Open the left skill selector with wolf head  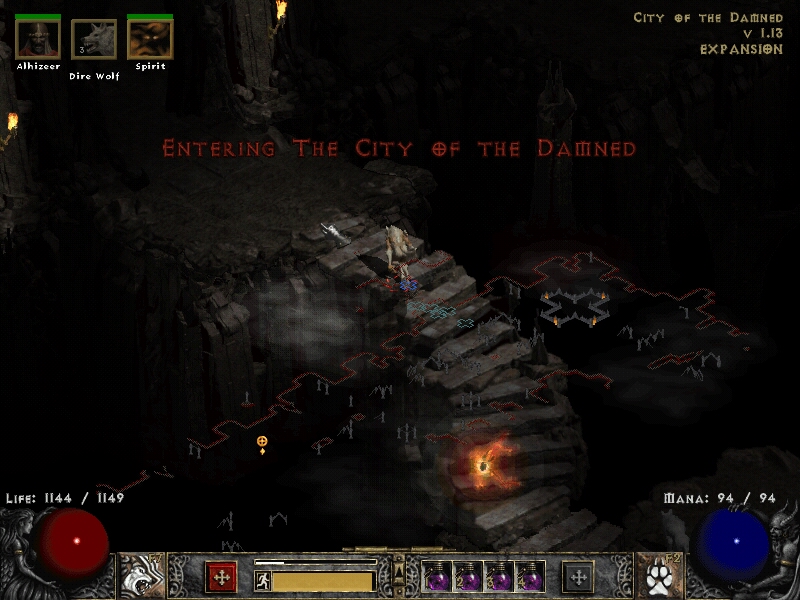141,576
